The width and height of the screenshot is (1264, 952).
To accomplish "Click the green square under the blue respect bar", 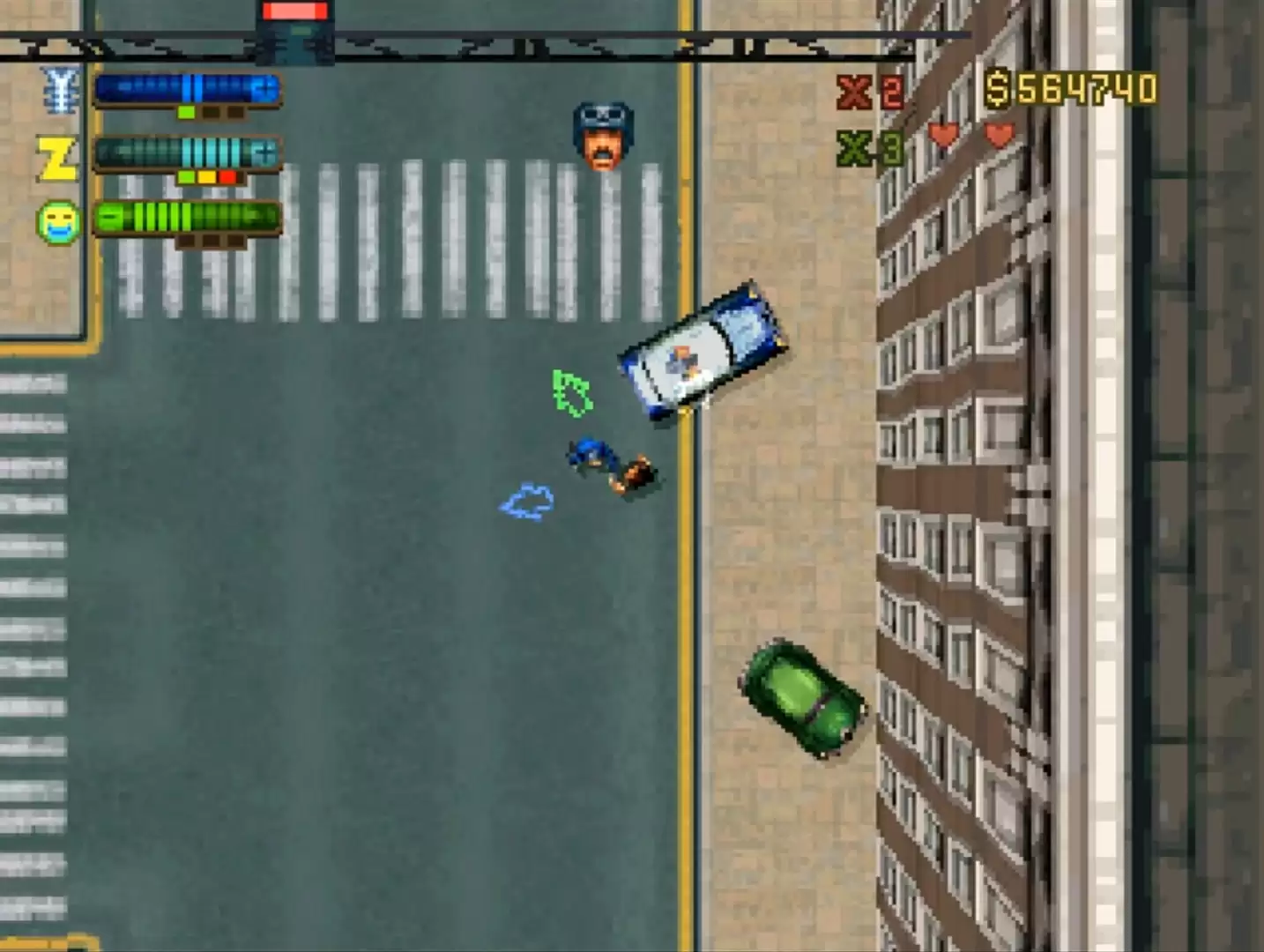I will pyautogui.click(x=186, y=112).
